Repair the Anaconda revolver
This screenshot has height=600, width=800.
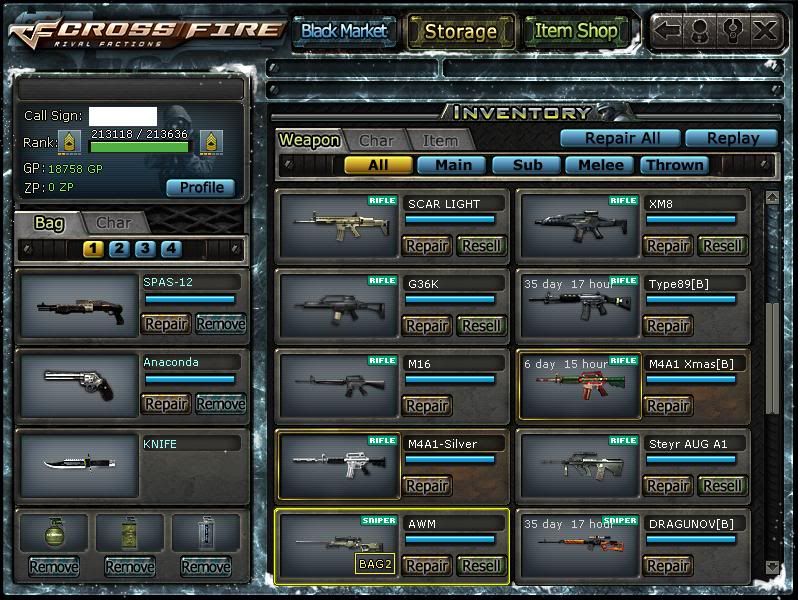(166, 403)
